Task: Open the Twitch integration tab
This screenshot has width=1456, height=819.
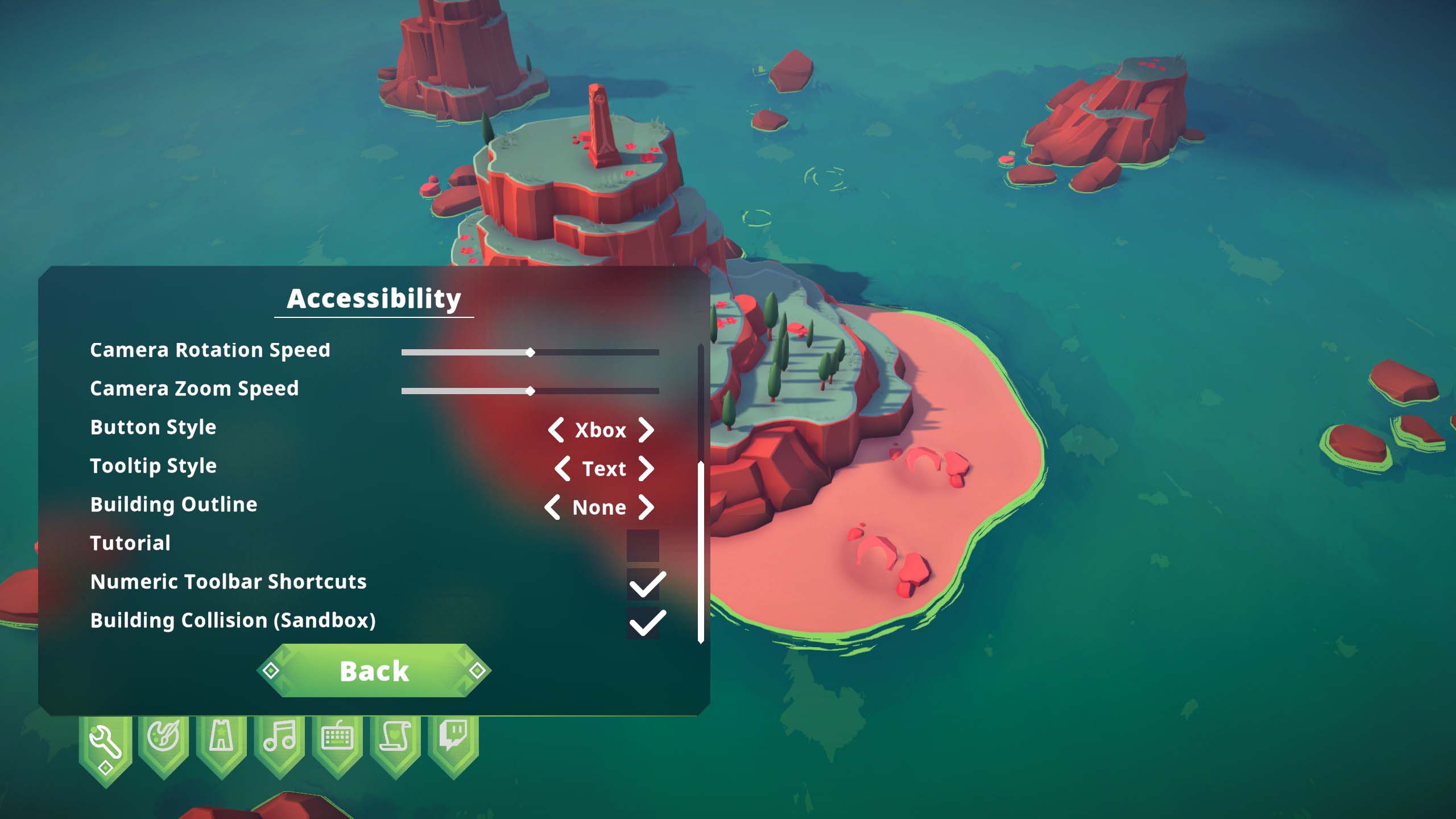Action: tap(453, 739)
